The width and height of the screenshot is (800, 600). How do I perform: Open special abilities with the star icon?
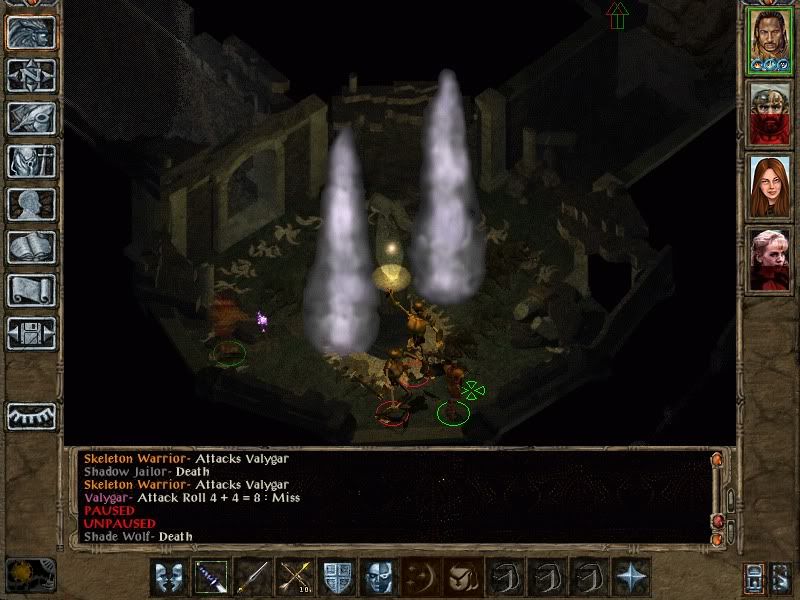coord(631,577)
